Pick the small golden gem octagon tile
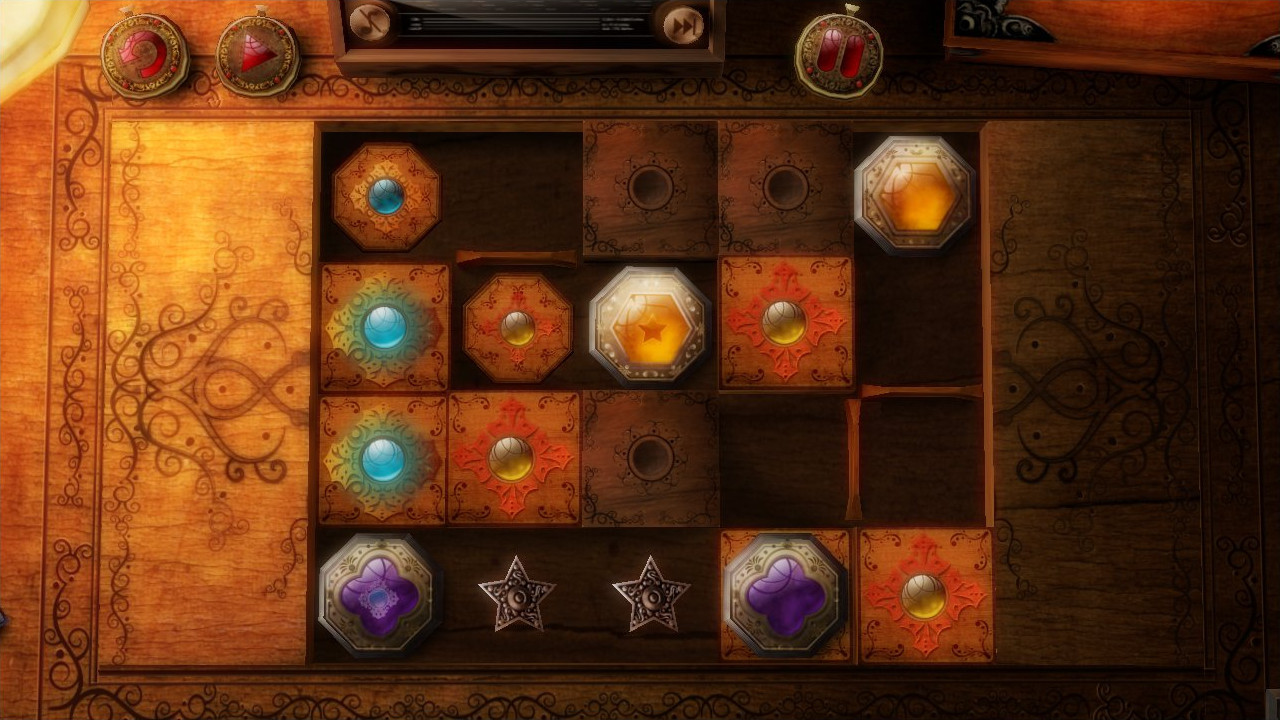 pyautogui.click(x=517, y=330)
